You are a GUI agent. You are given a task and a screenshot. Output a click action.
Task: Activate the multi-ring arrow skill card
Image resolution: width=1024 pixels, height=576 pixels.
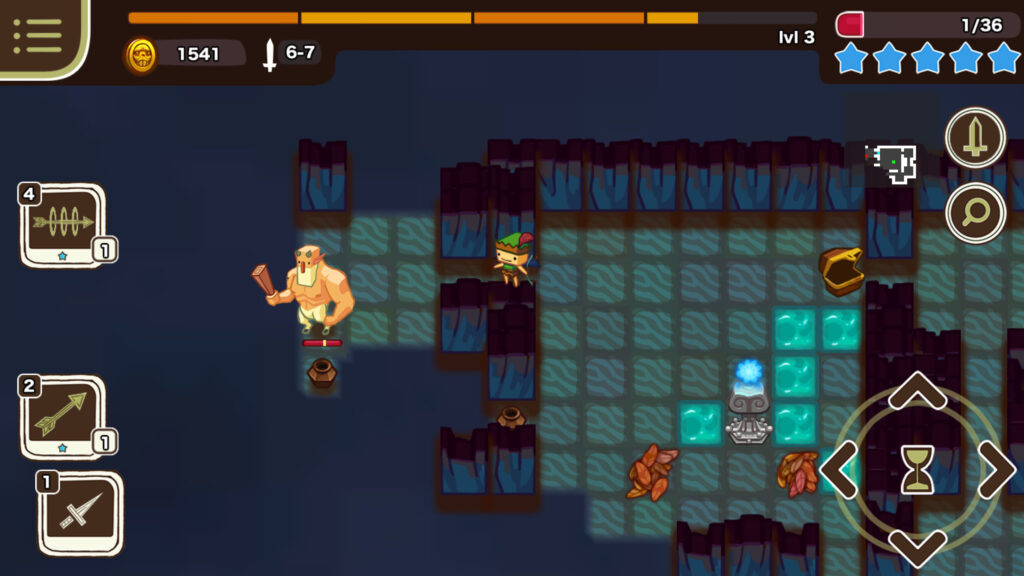63,224
